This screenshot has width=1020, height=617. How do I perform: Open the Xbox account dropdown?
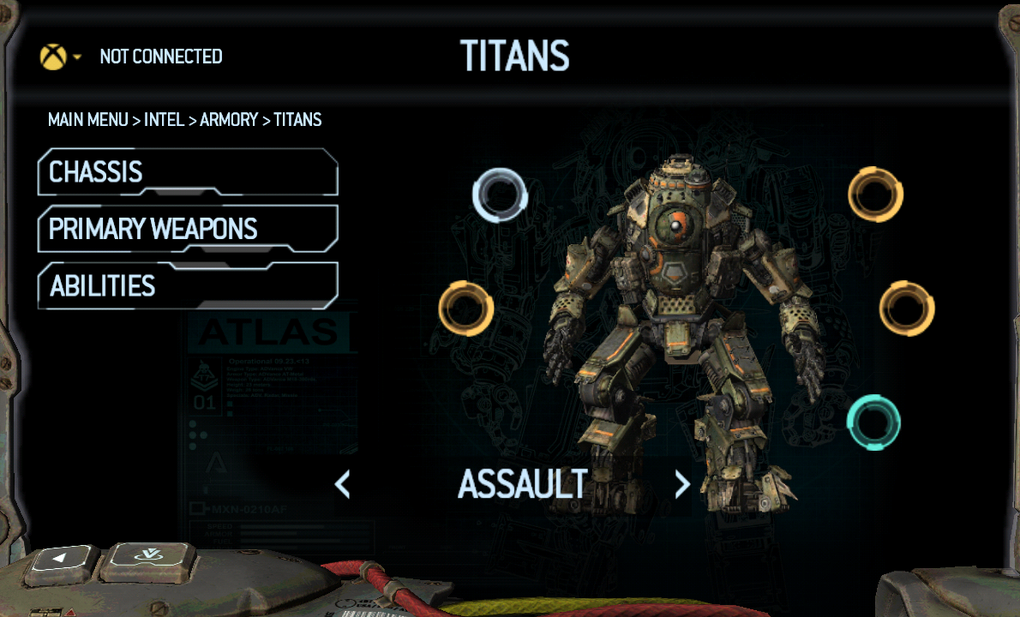click(x=60, y=57)
